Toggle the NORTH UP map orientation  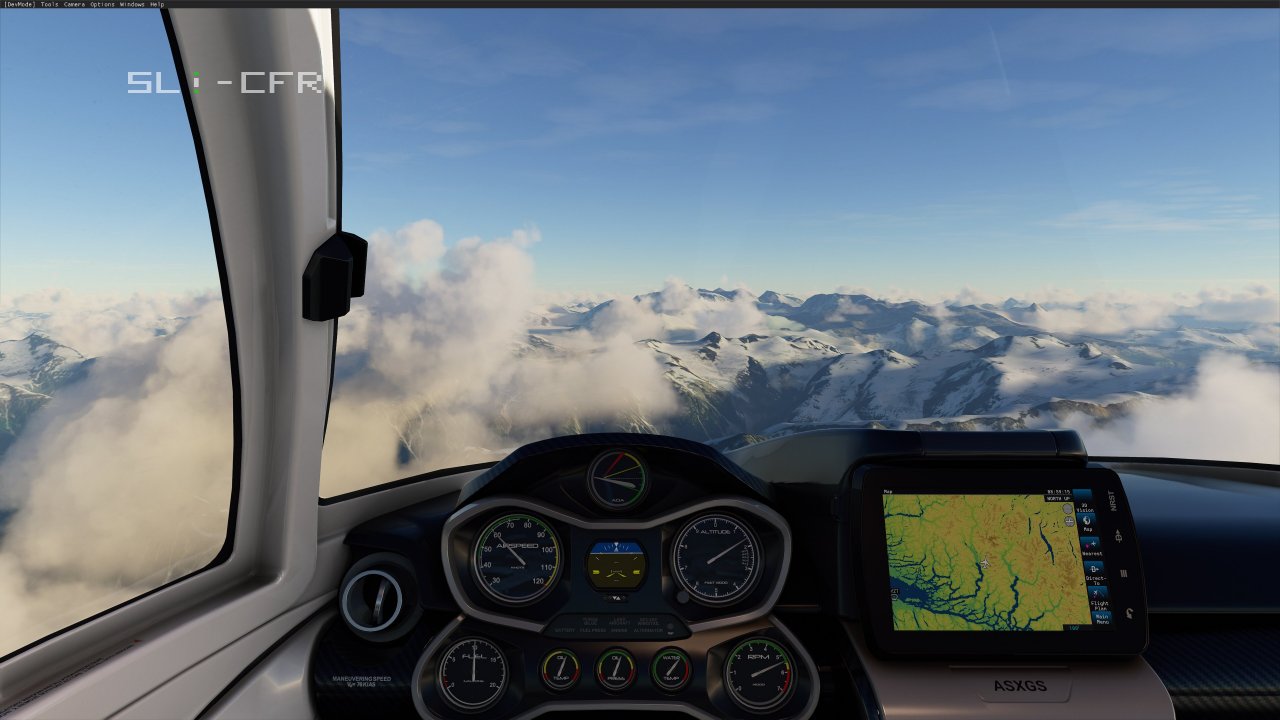pos(1060,498)
